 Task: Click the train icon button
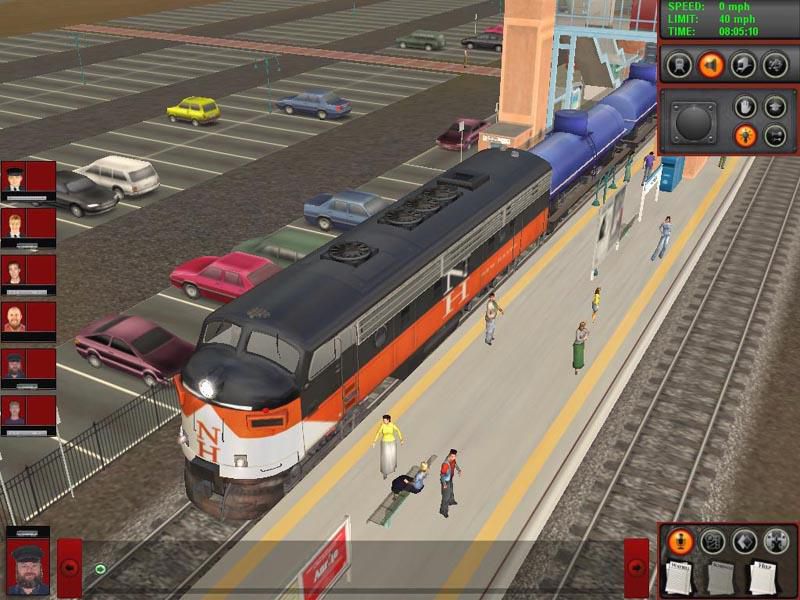click(x=679, y=65)
